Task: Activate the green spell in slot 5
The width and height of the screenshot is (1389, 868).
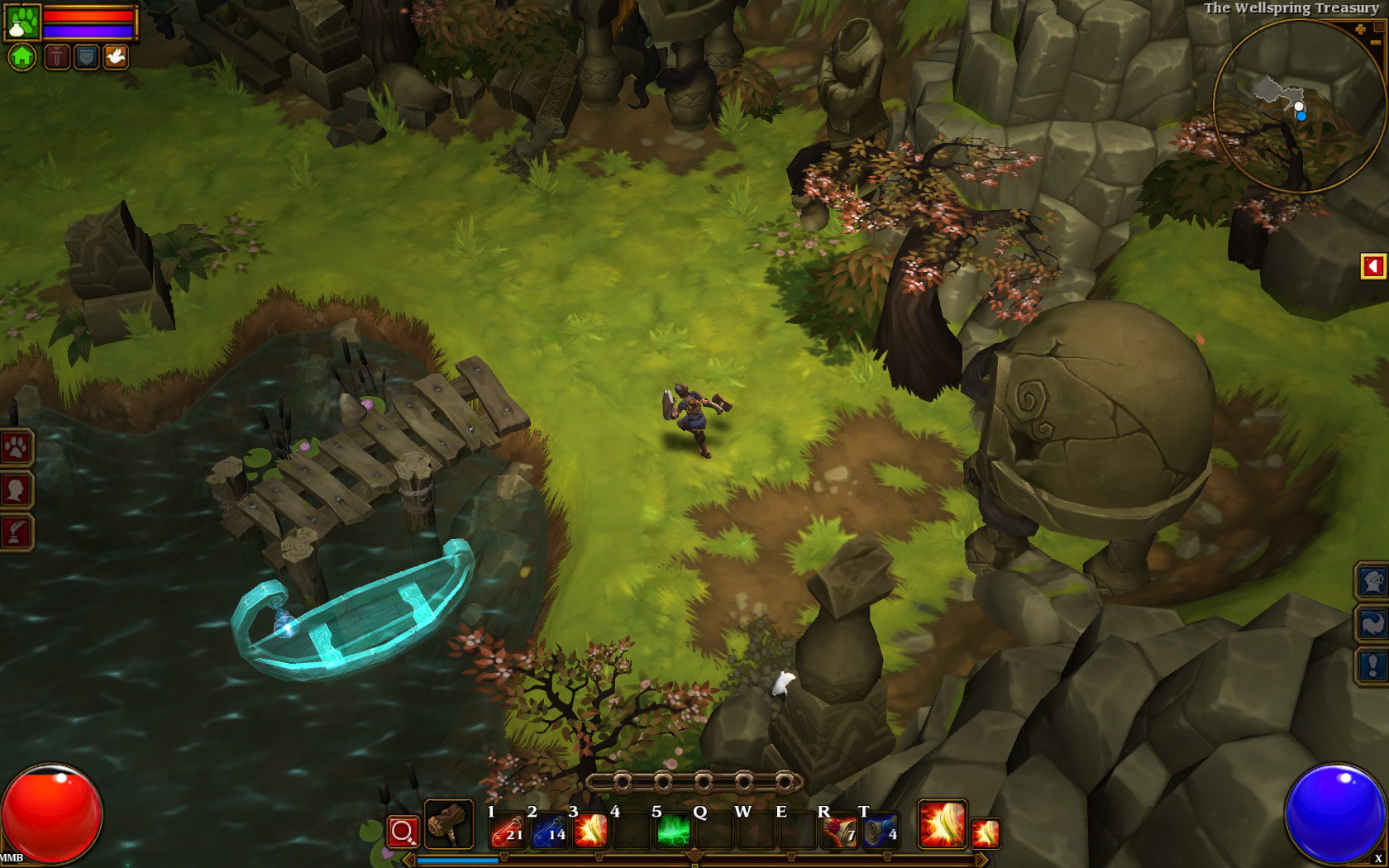Action: [673, 831]
